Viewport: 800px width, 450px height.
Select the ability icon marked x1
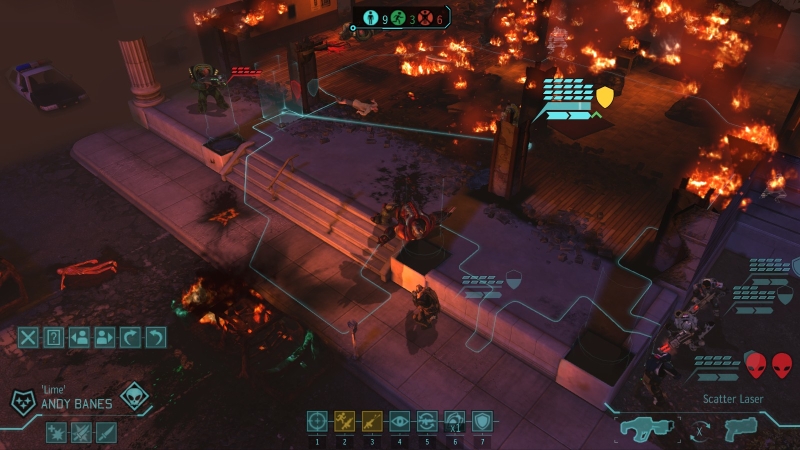click(455, 421)
